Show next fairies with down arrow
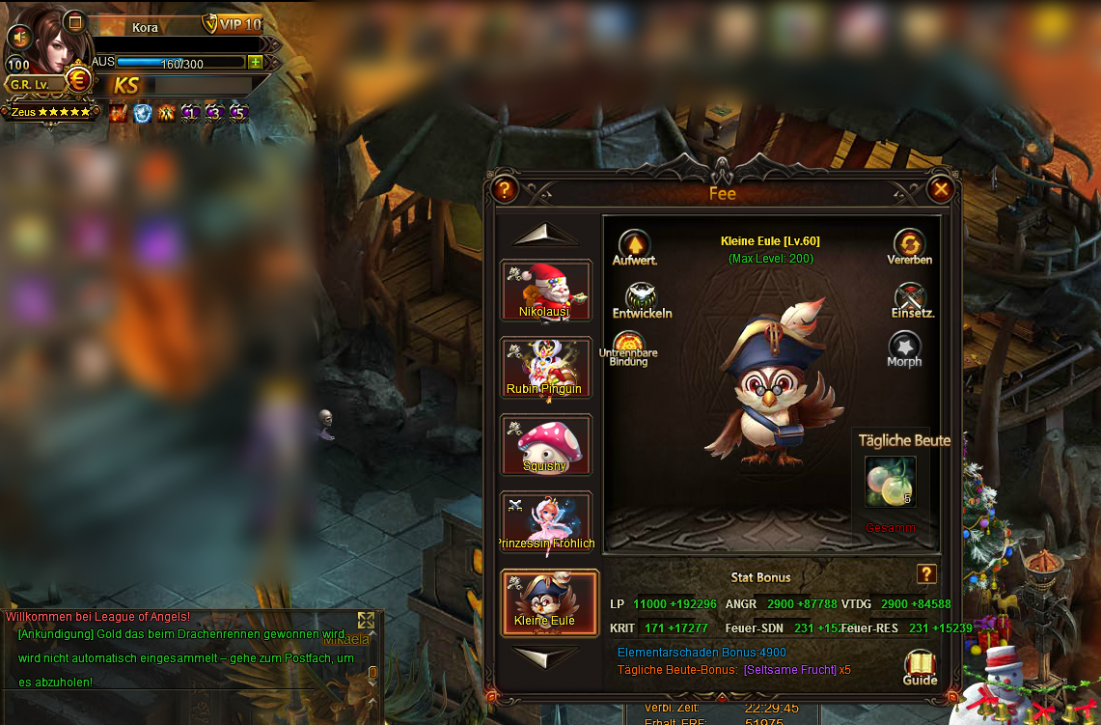This screenshot has height=725, width=1101. point(546,657)
